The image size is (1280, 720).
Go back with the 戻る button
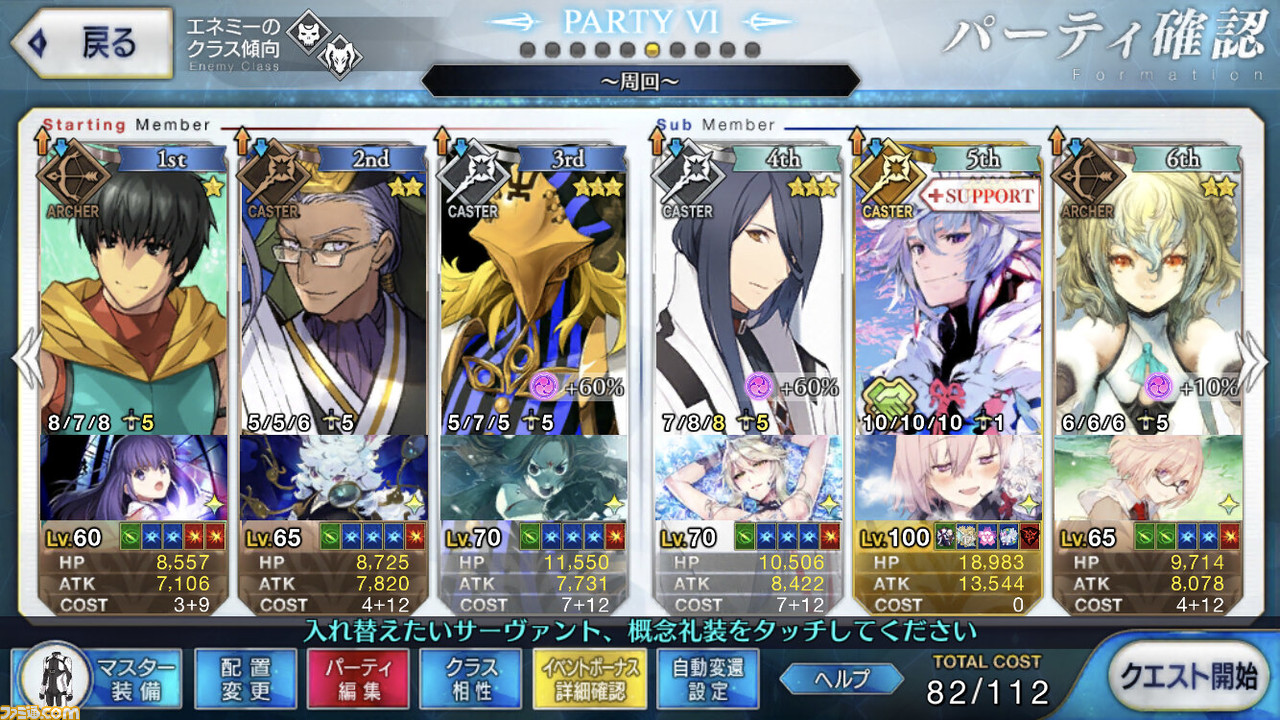click(88, 43)
